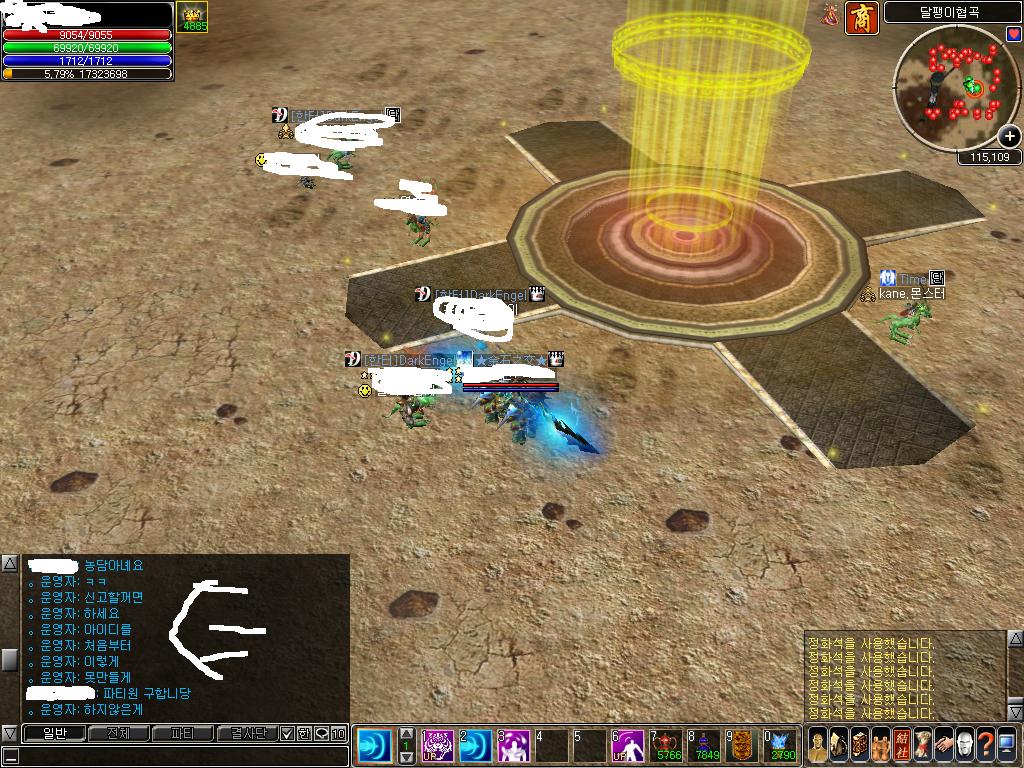Switch to the 일반 chat tab

coord(55,733)
